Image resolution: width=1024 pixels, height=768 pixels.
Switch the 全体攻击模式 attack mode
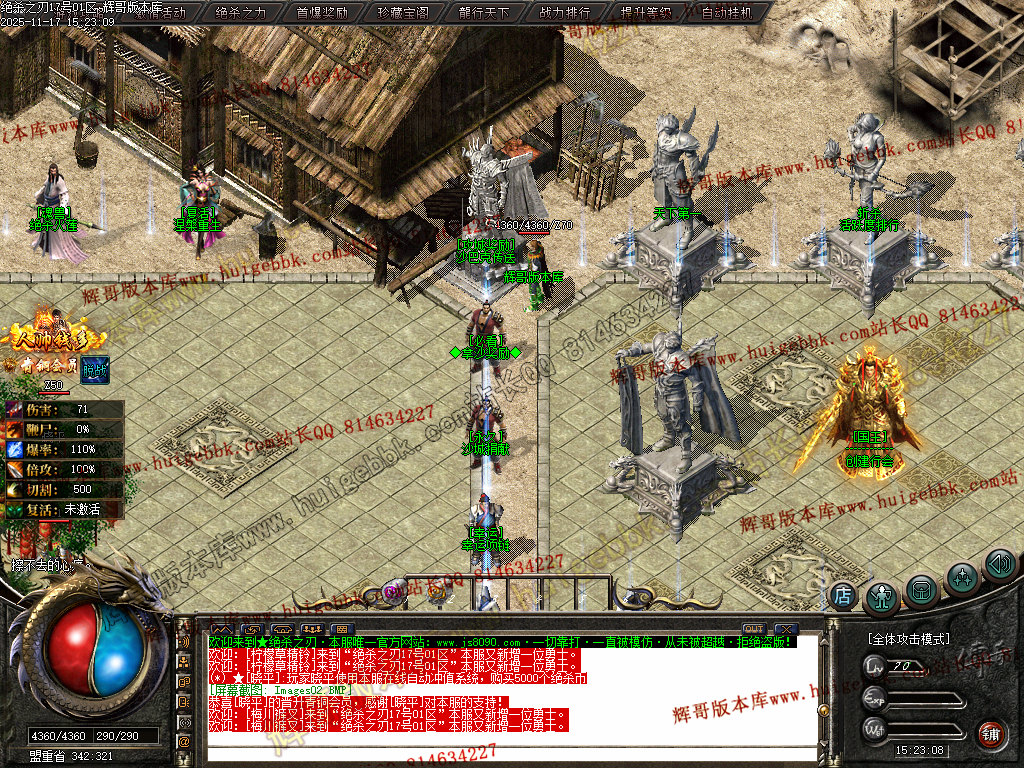pos(909,638)
